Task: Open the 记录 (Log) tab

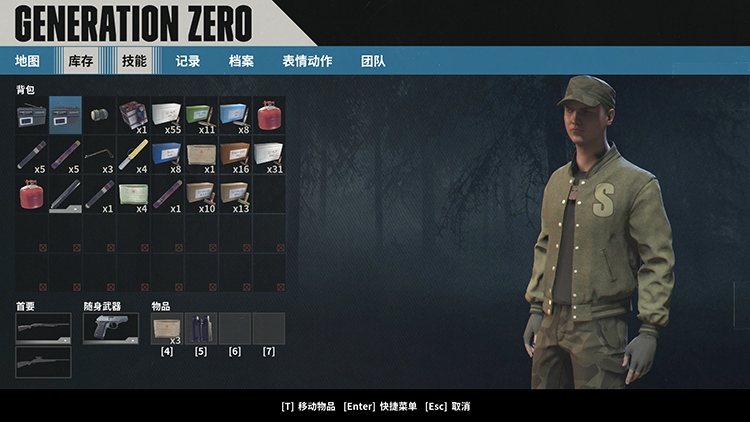Action: pos(188,61)
